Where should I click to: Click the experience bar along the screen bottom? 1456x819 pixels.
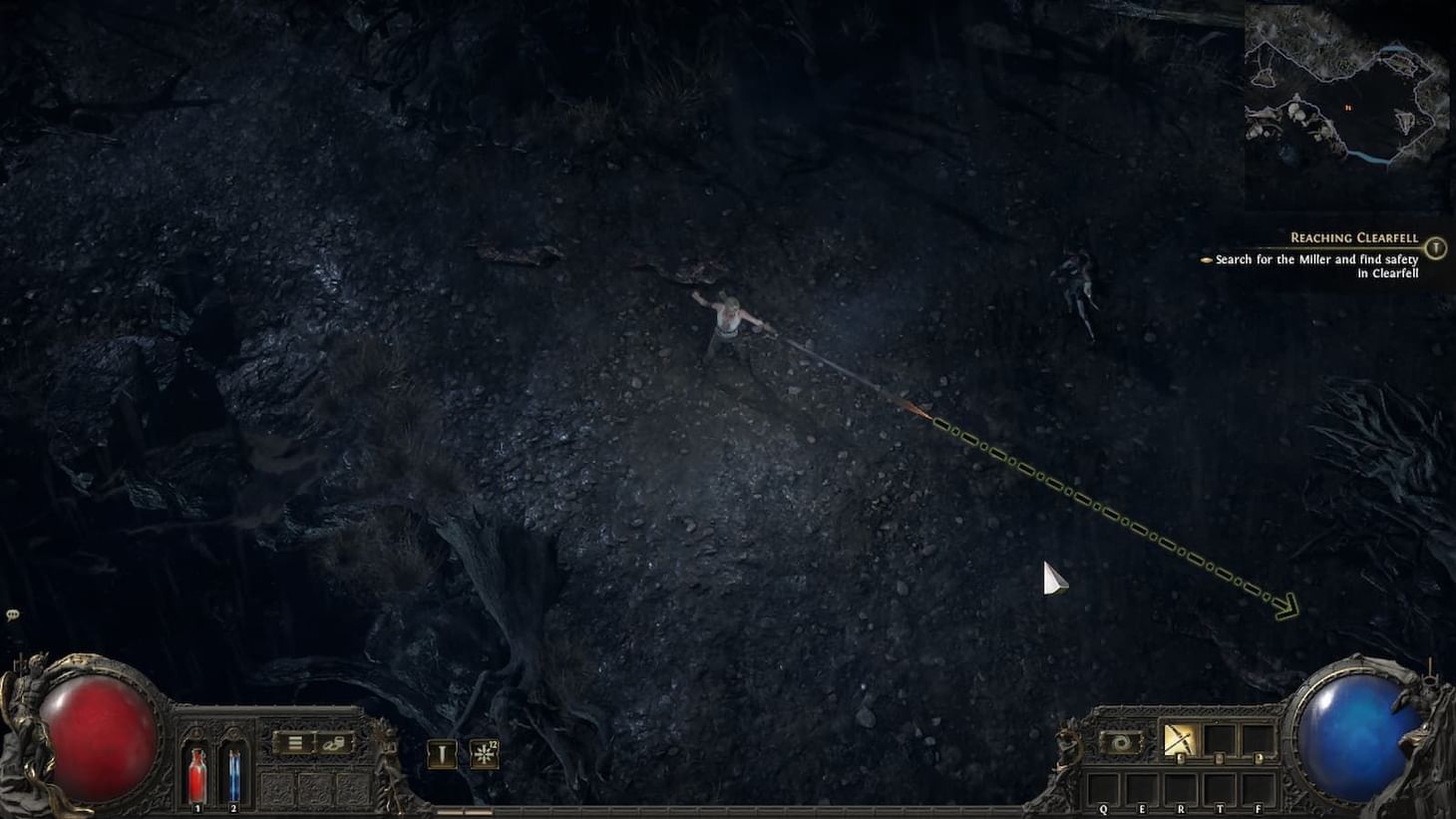click(x=728, y=810)
